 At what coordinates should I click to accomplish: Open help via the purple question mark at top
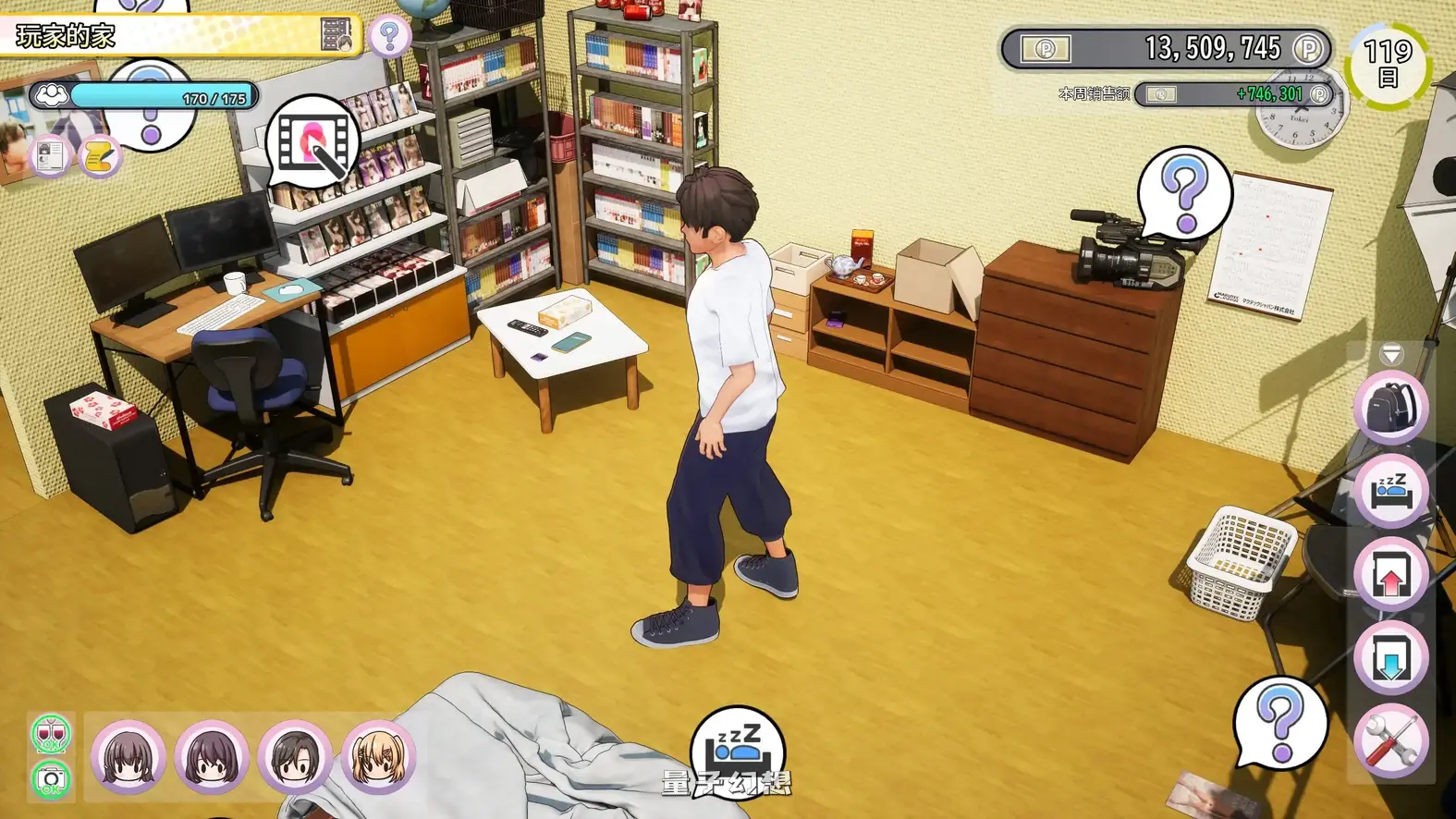click(388, 35)
